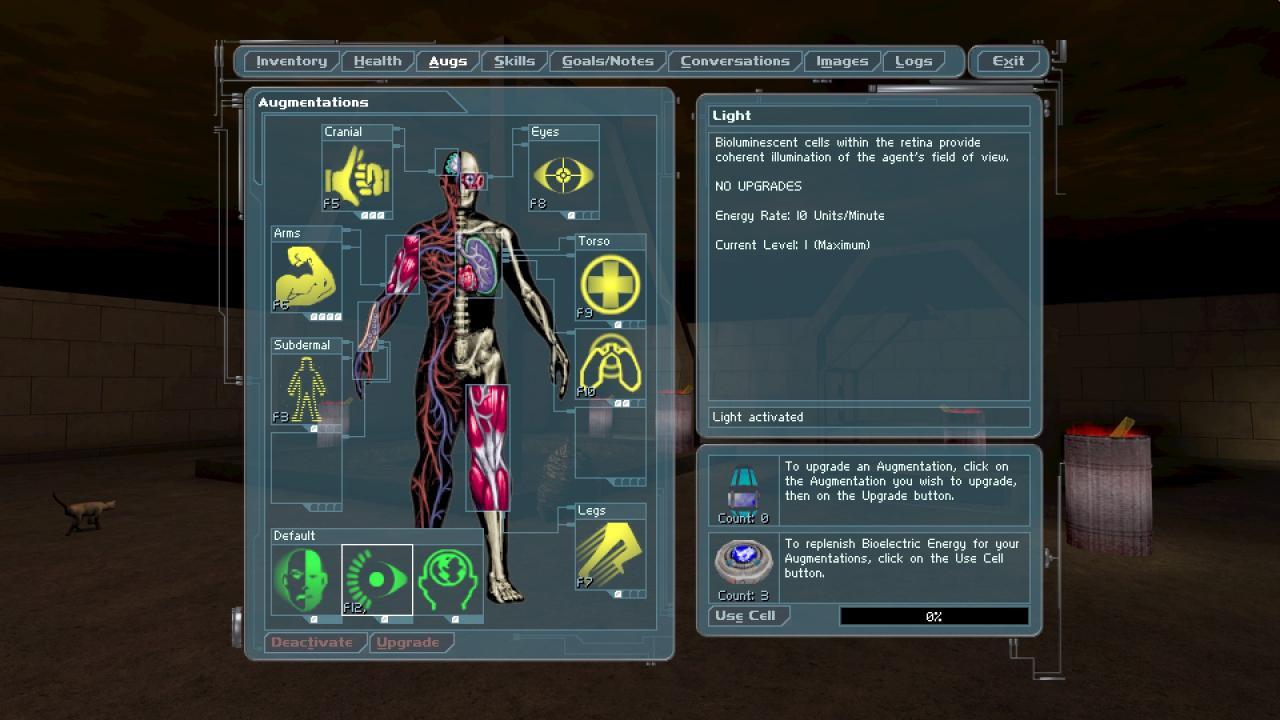Exit the augmentations screen
This screenshot has height=720, width=1280.
point(1007,62)
